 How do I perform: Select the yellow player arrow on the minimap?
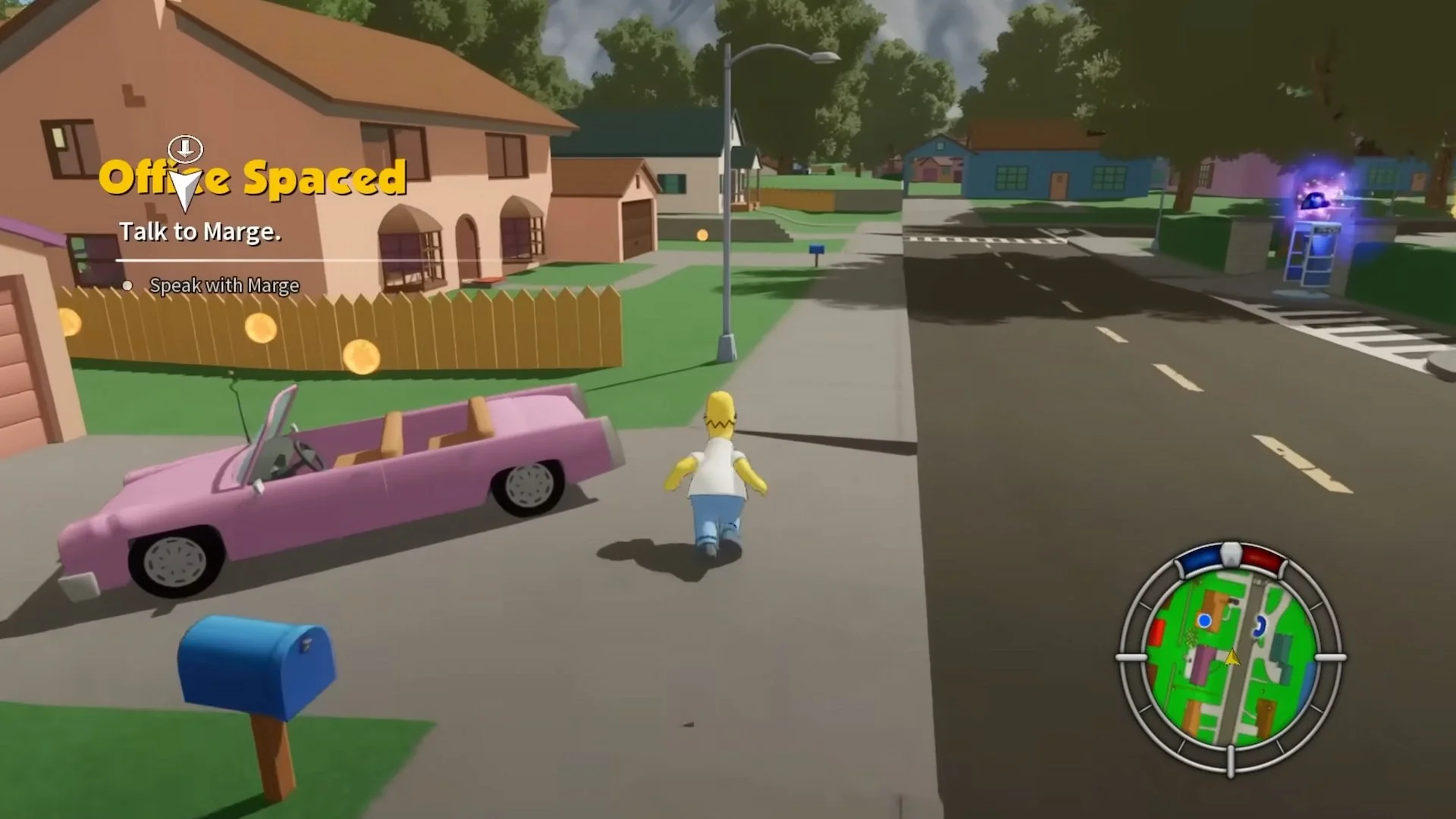pos(1231,658)
